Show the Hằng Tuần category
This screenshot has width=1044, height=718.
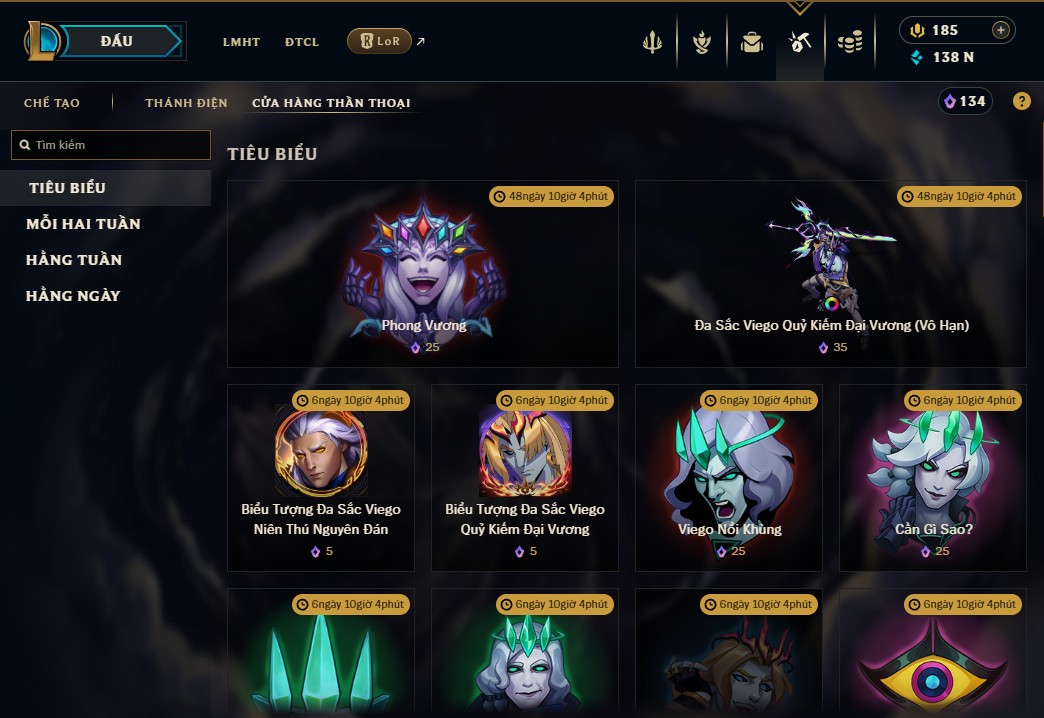[74, 260]
